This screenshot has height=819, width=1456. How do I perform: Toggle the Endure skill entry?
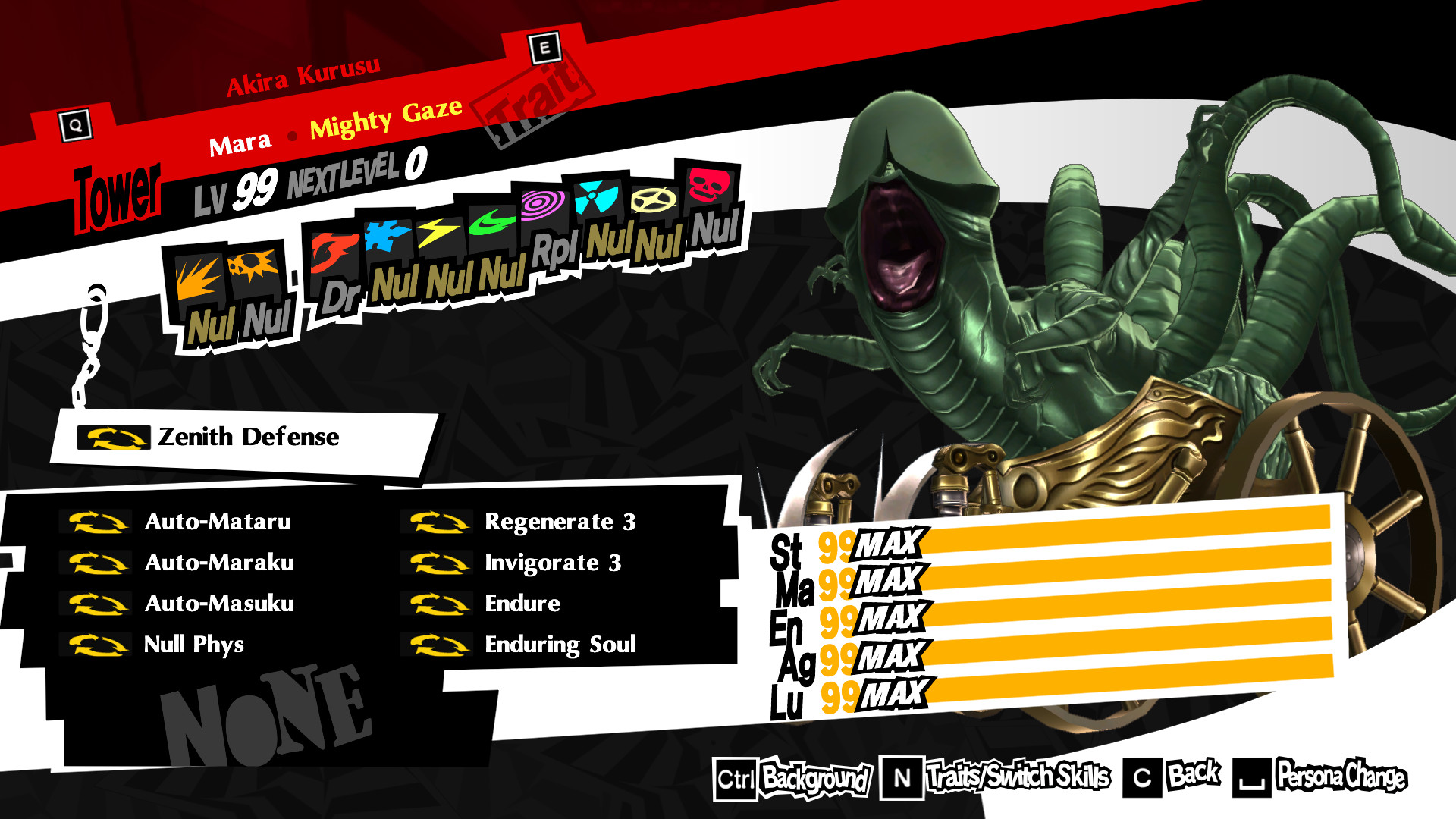[522, 604]
